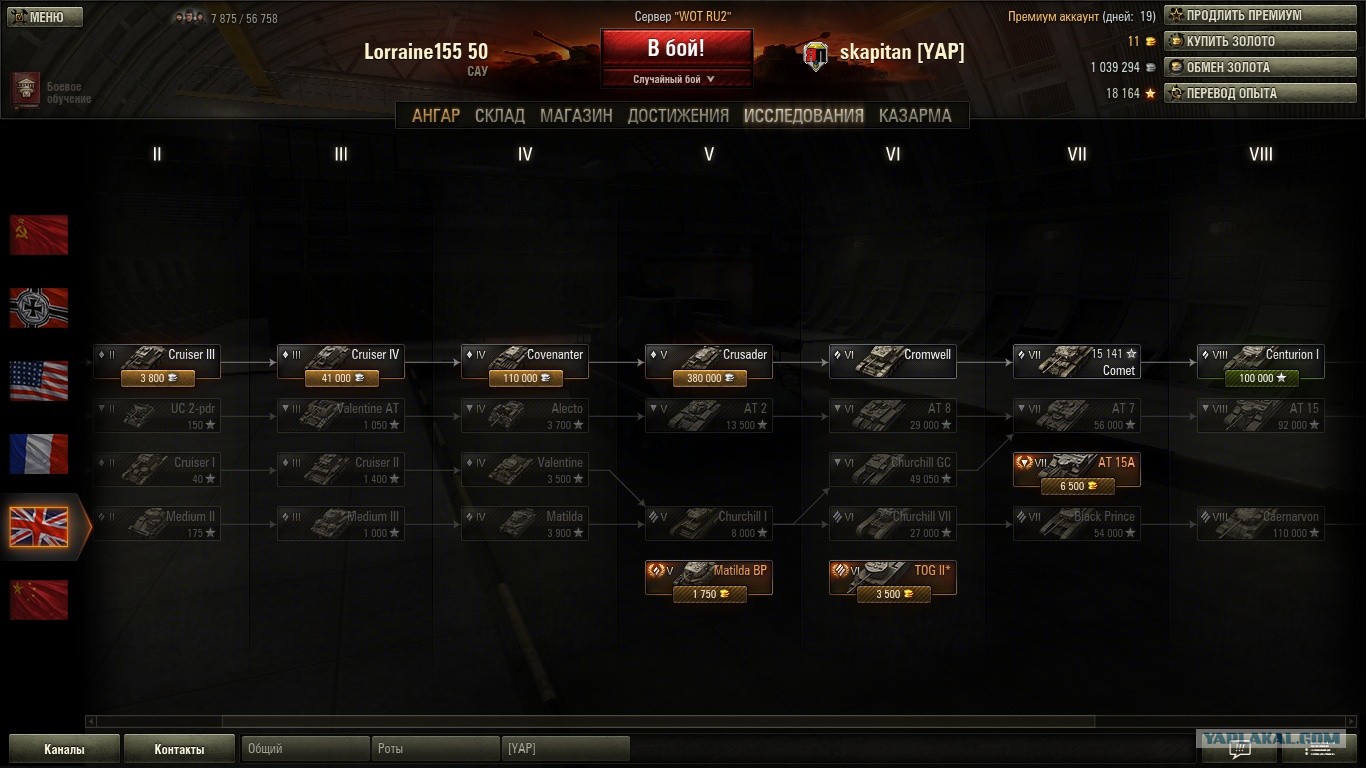Click КУПИТЬ ЗОЛОТО button
Screen dimensions: 1366x768
(1259, 42)
